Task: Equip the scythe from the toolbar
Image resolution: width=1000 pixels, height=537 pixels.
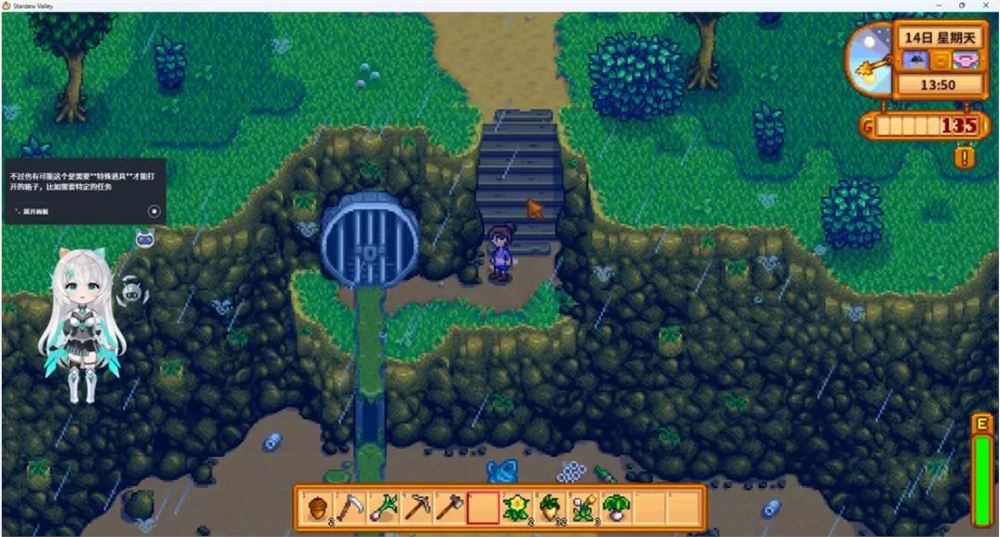Action: click(349, 507)
